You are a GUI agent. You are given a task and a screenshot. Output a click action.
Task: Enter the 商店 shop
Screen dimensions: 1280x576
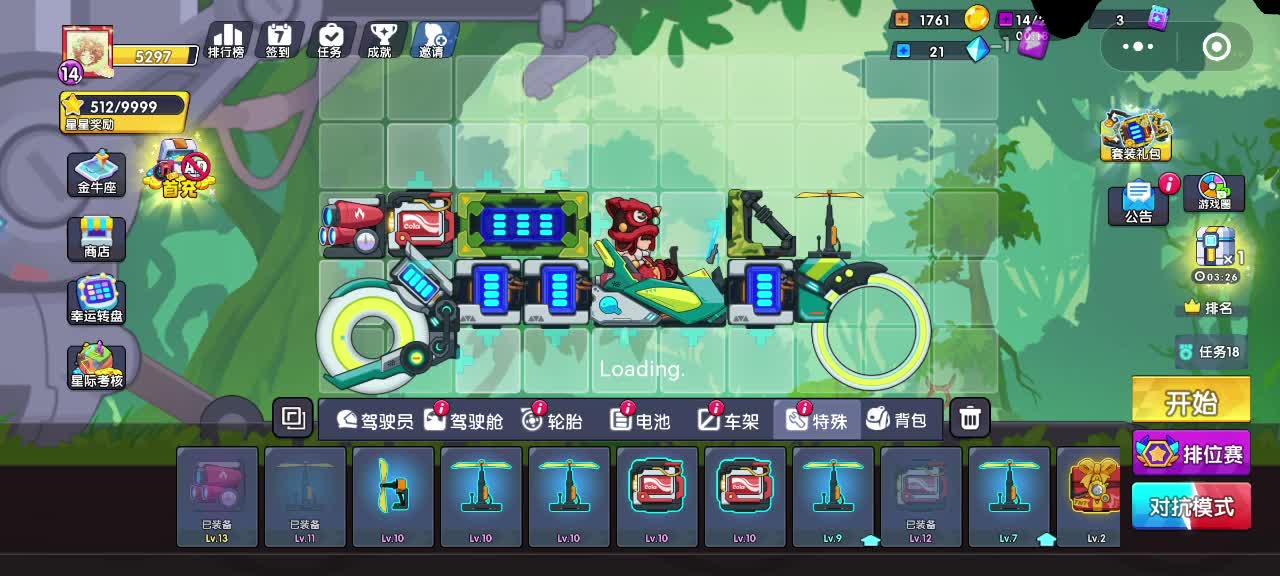tap(97, 238)
